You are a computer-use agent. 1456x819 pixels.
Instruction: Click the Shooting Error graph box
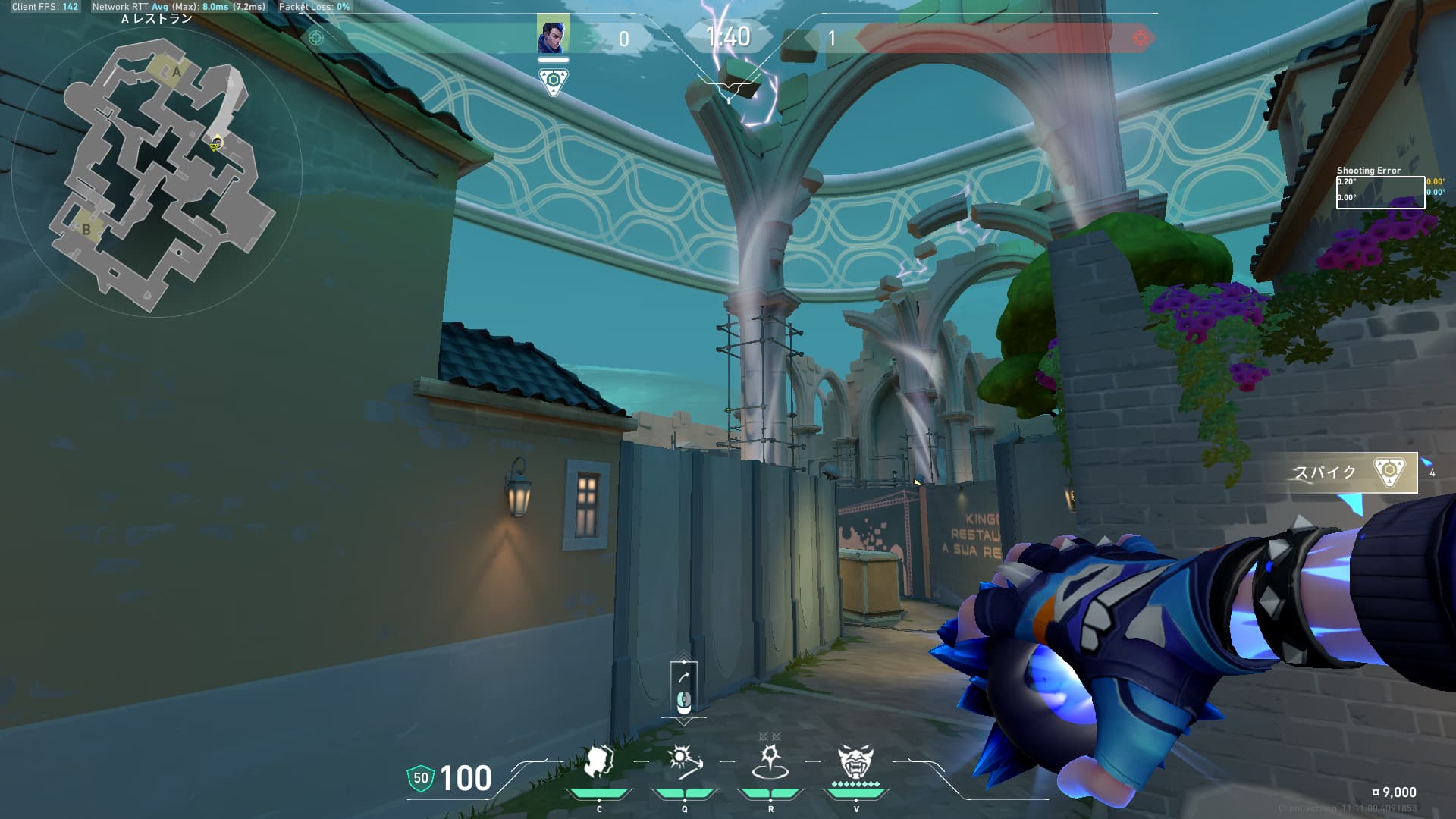click(x=1380, y=192)
